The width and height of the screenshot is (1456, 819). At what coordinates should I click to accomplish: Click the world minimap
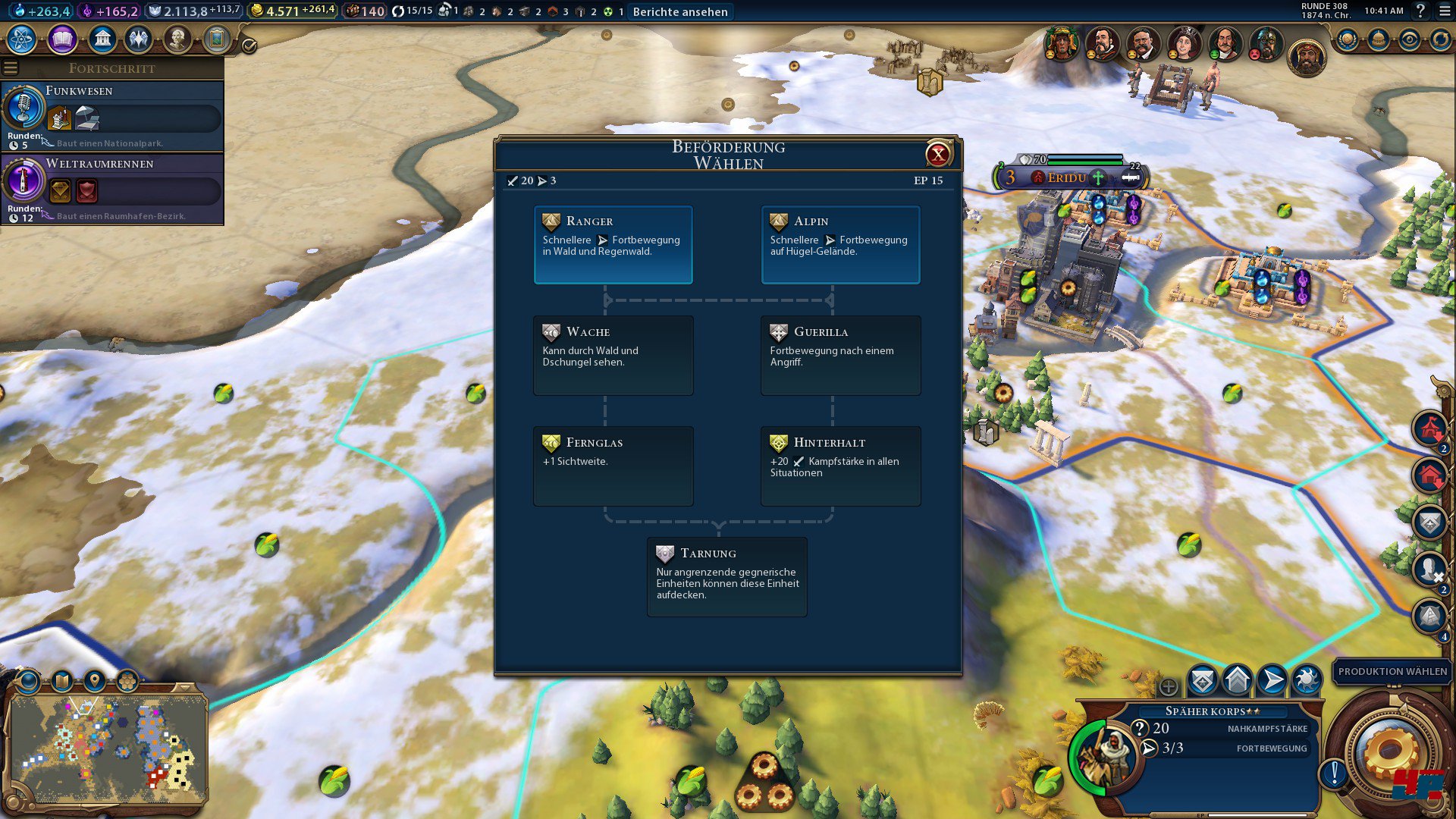point(108,747)
